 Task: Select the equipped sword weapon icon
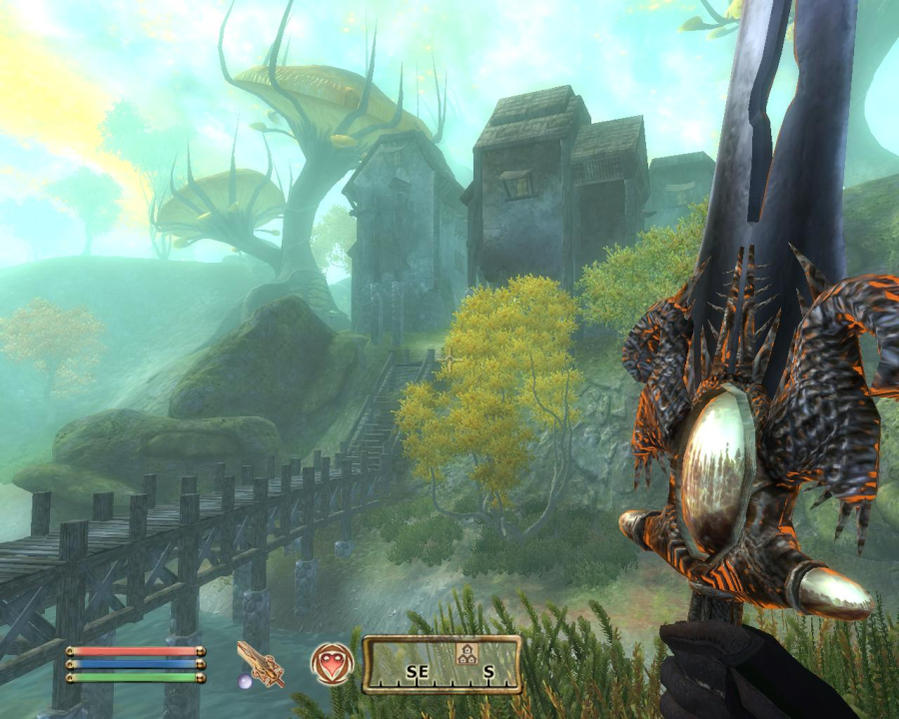pos(260,664)
